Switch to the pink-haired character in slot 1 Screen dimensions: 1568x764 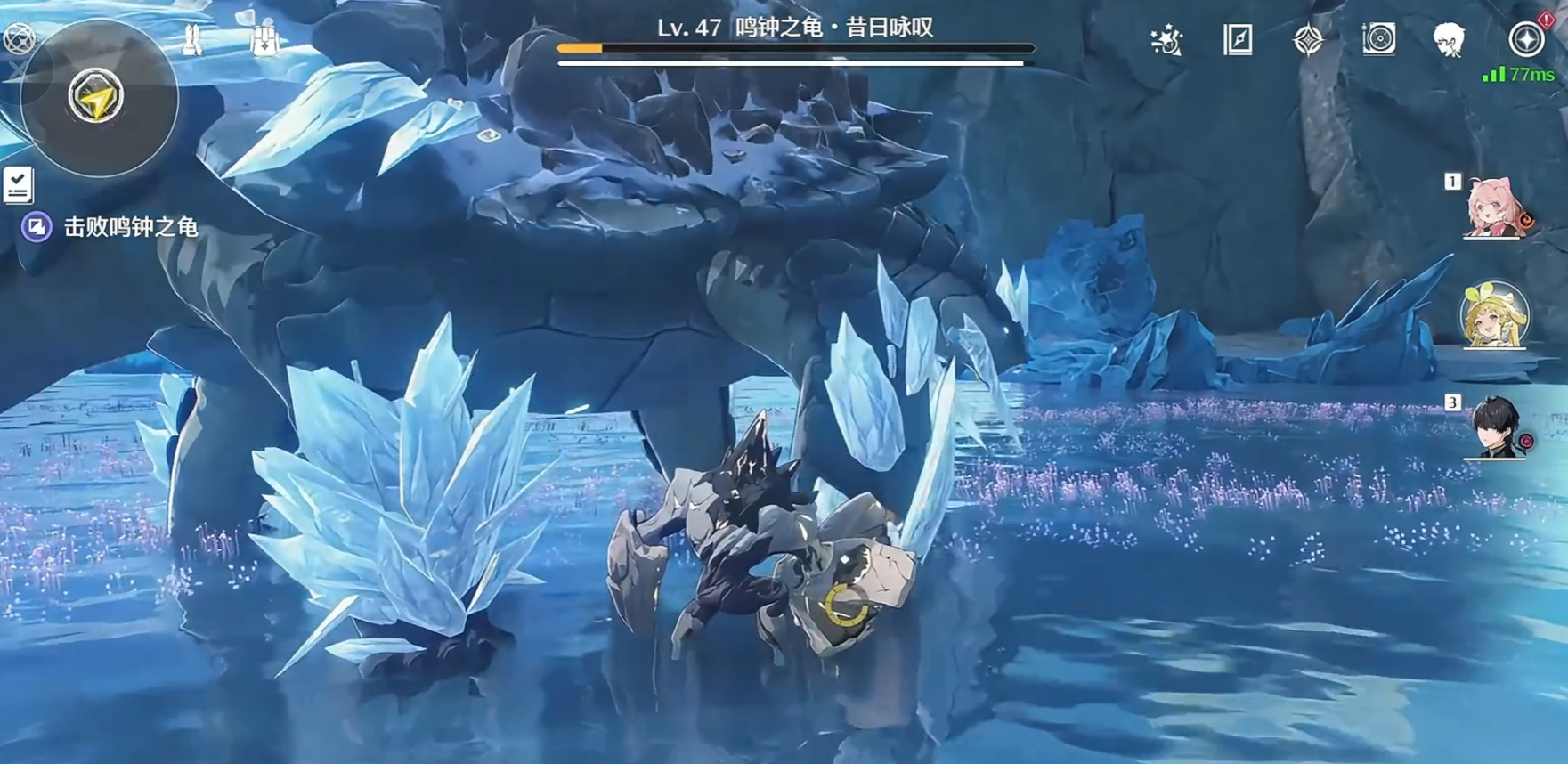click(x=1494, y=208)
